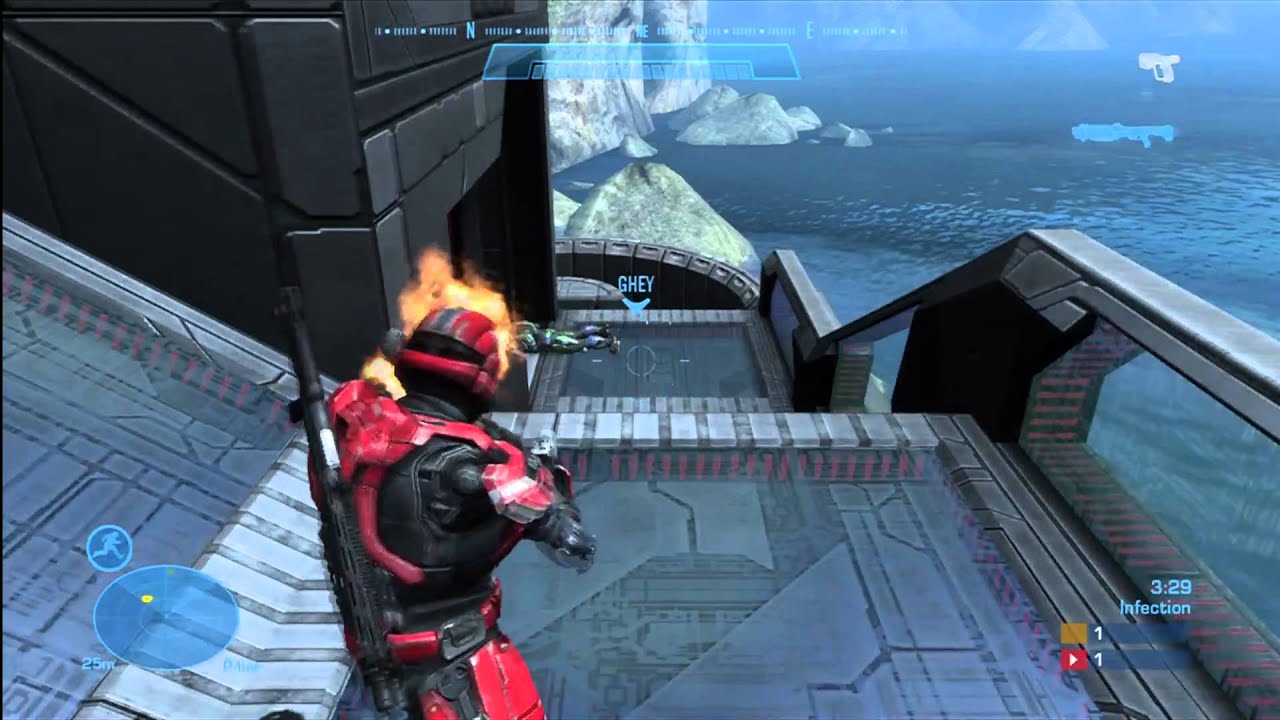Select the red team score icon
The image size is (1280, 720).
[x=1074, y=660]
